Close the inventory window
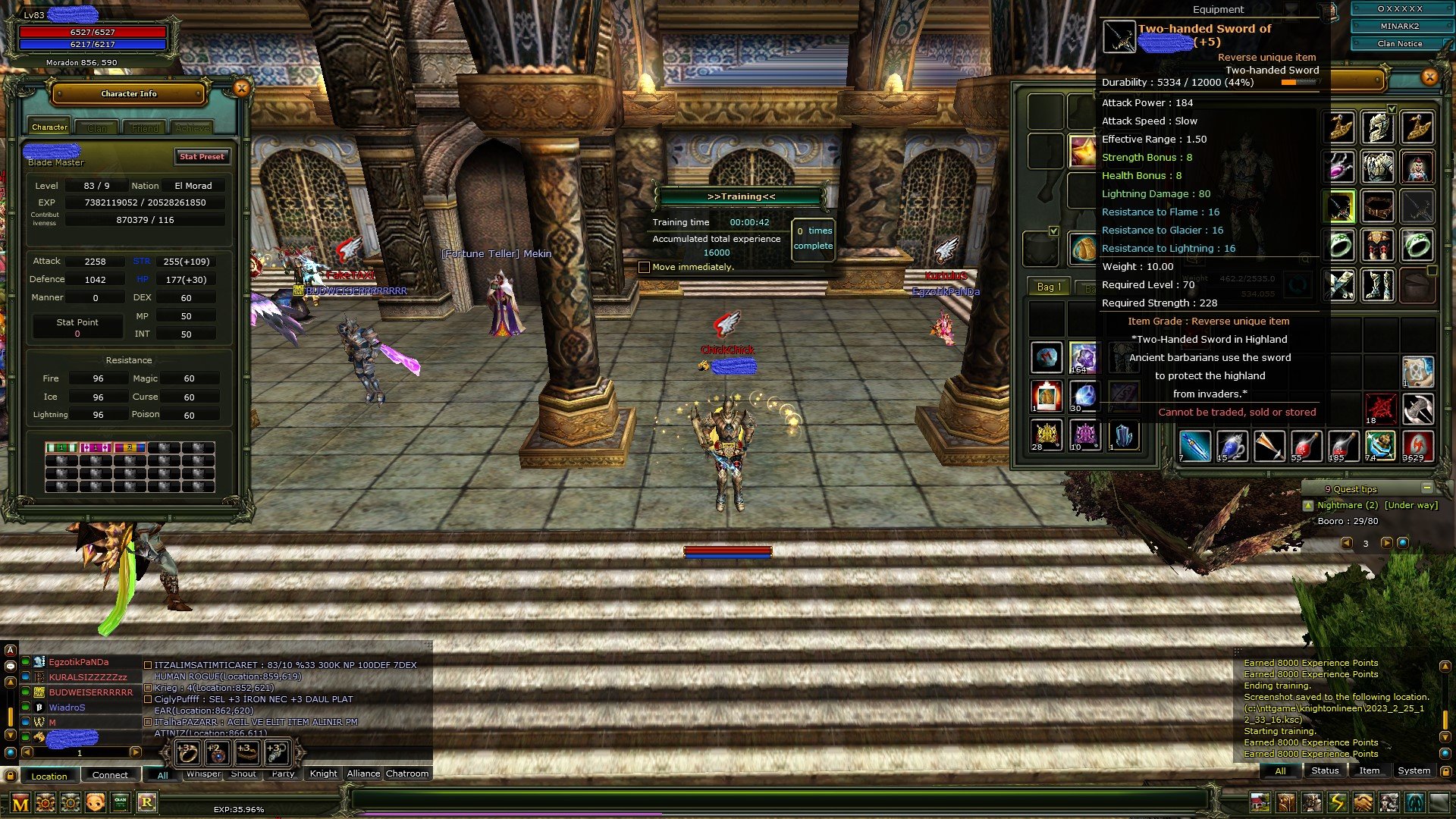The image size is (1456, 819). 1429,77
